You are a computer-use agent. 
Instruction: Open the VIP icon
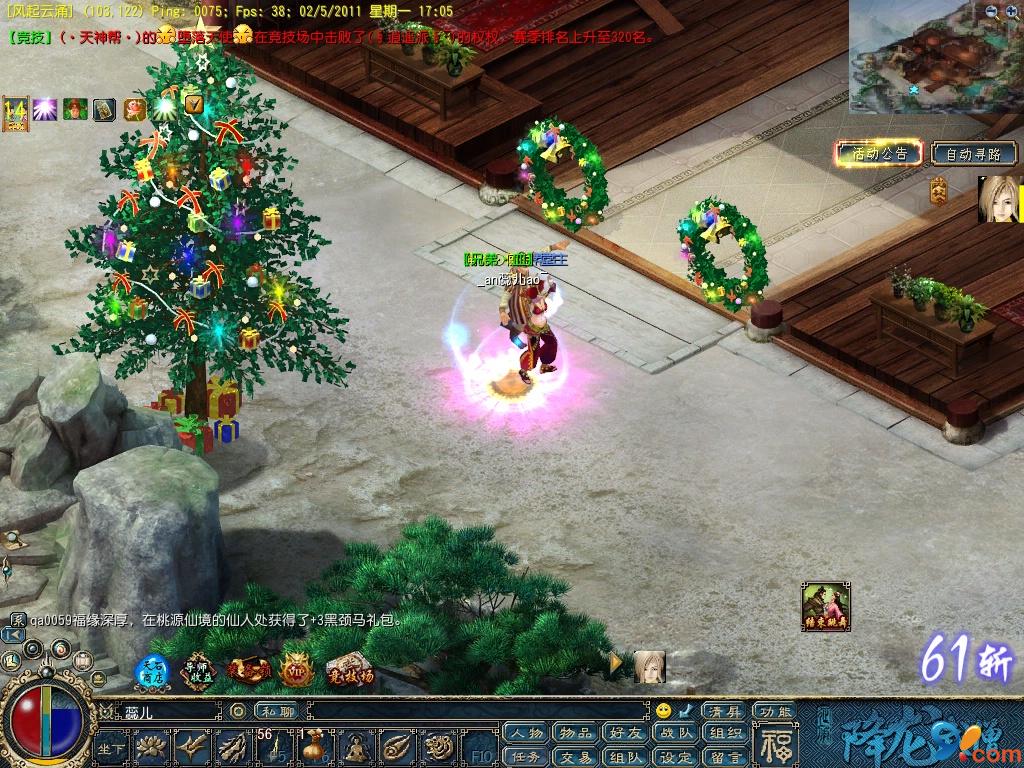[x=296, y=670]
